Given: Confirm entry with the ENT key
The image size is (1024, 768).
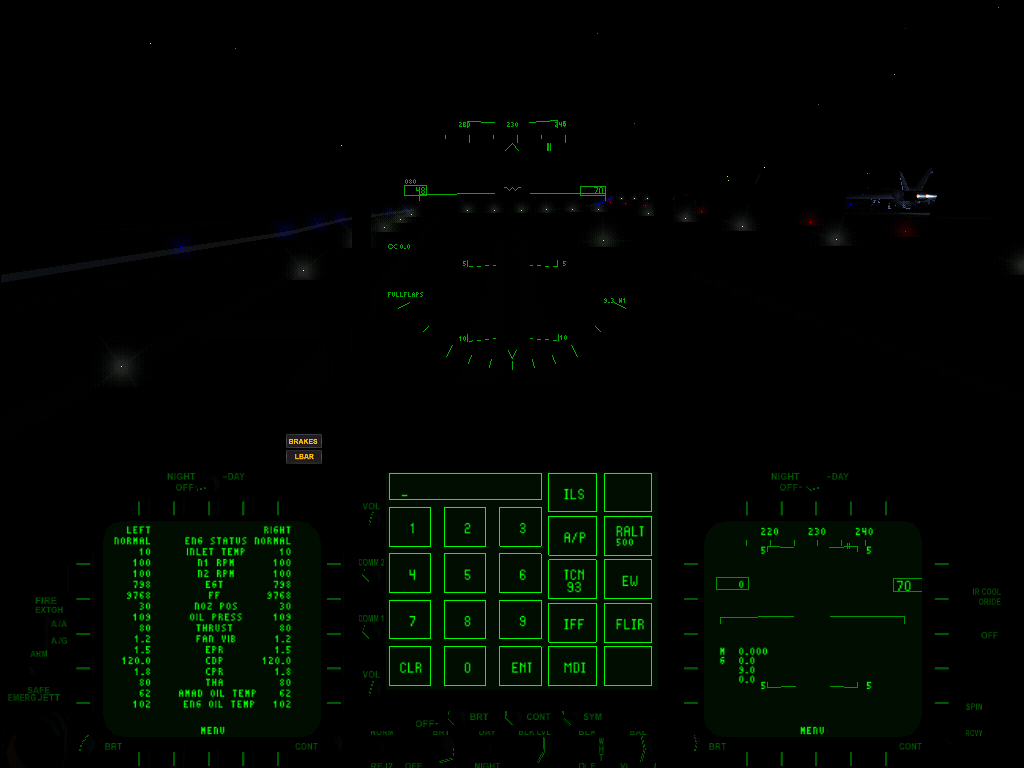Looking at the screenshot, I should tap(521, 667).
